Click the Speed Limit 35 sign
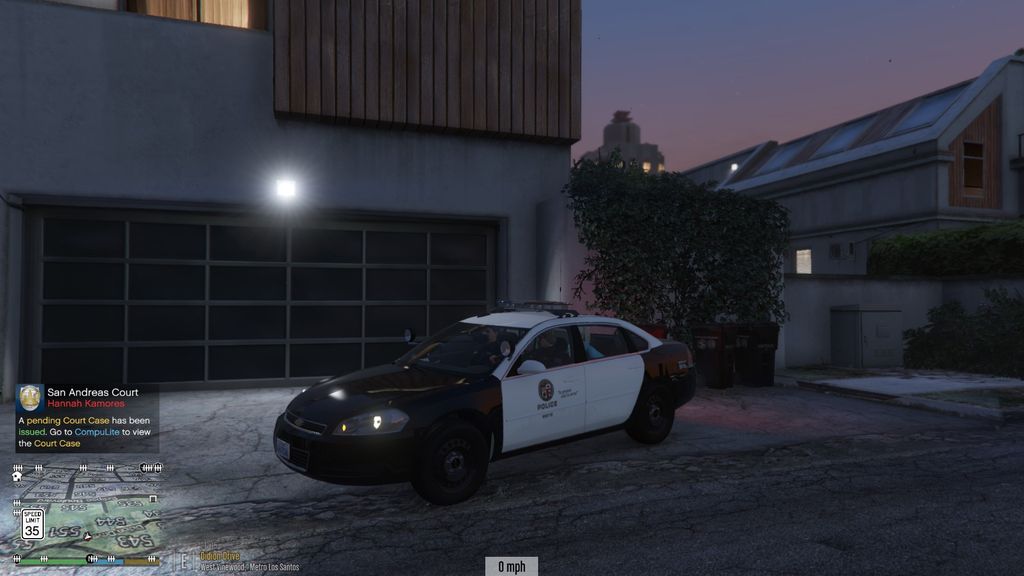 [33, 523]
